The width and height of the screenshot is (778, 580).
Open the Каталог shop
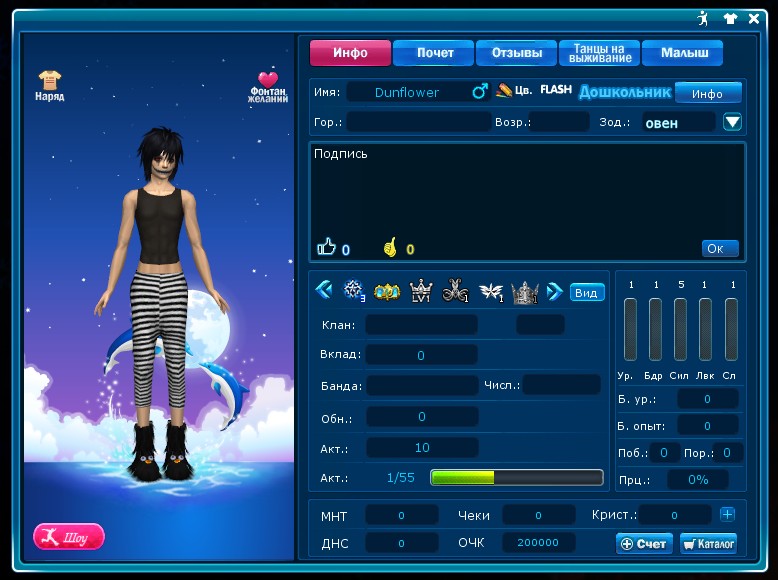click(708, 543)
